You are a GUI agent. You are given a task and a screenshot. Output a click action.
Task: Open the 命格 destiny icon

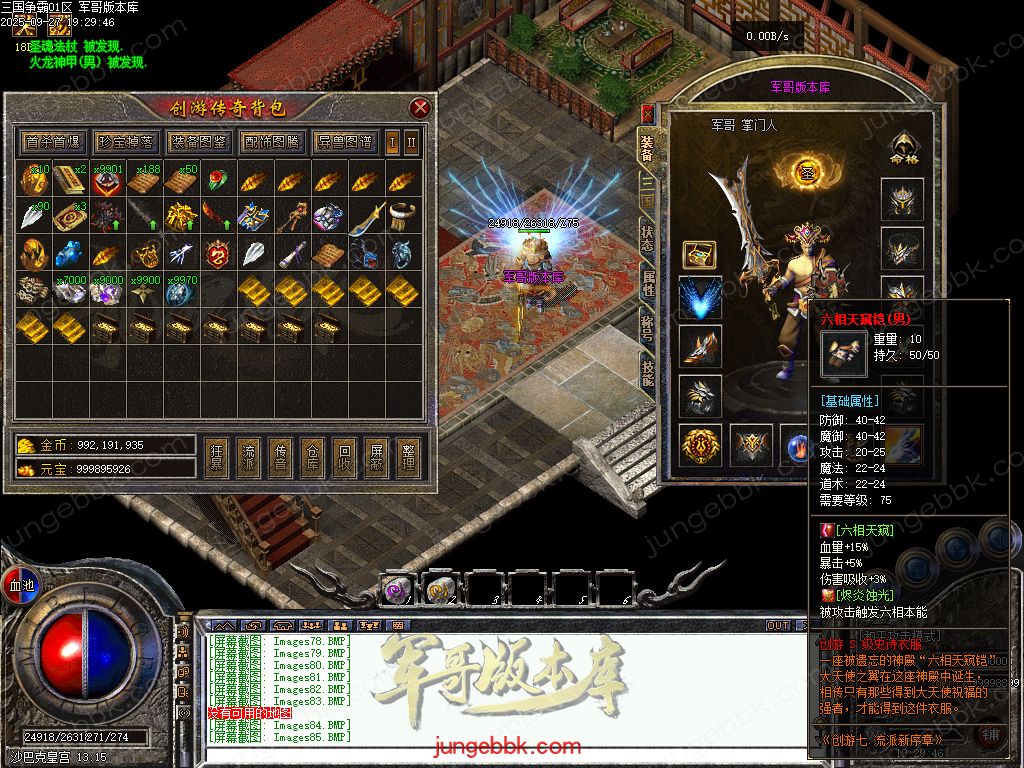tap(903, 148)
